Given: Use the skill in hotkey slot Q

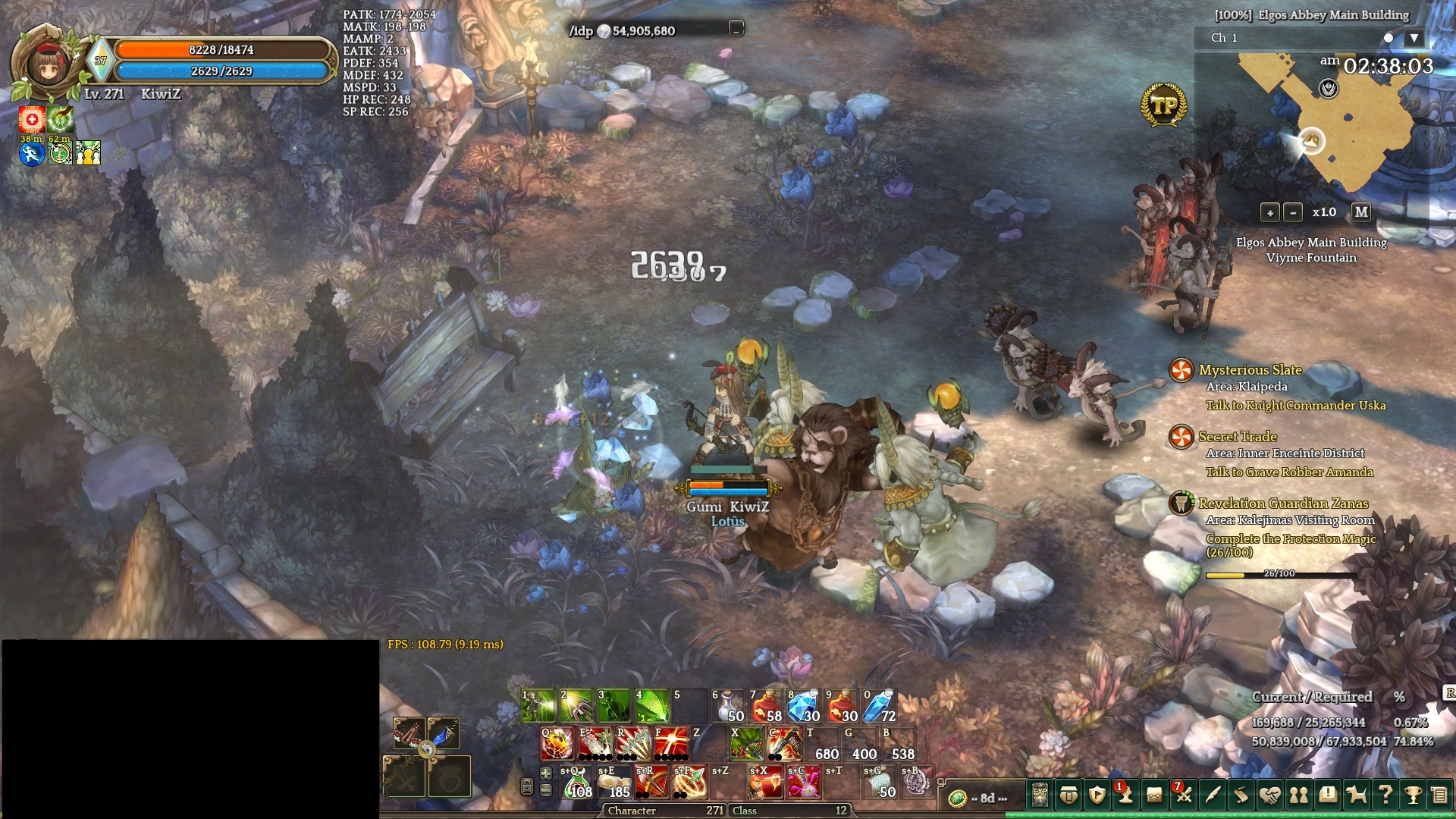Looking at the screenshot, I should (557, 744).
